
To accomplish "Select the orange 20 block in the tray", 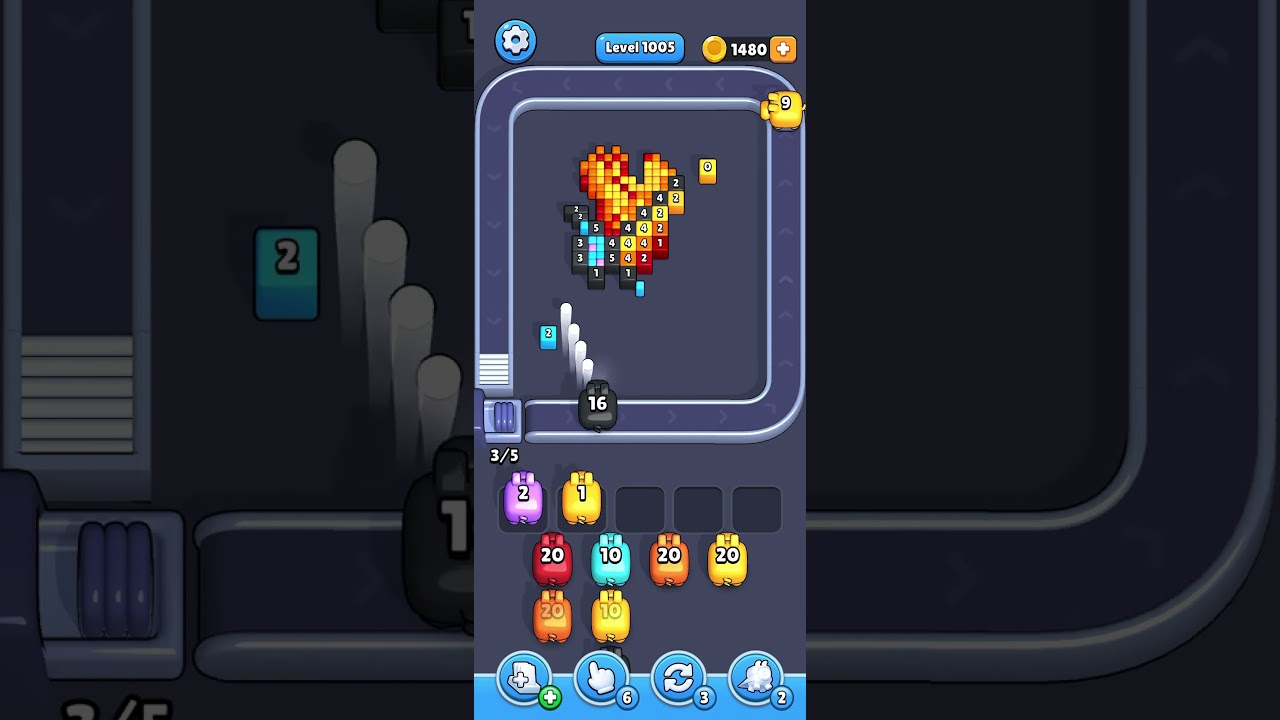I will pyautogui.click(x=670, y=558).
